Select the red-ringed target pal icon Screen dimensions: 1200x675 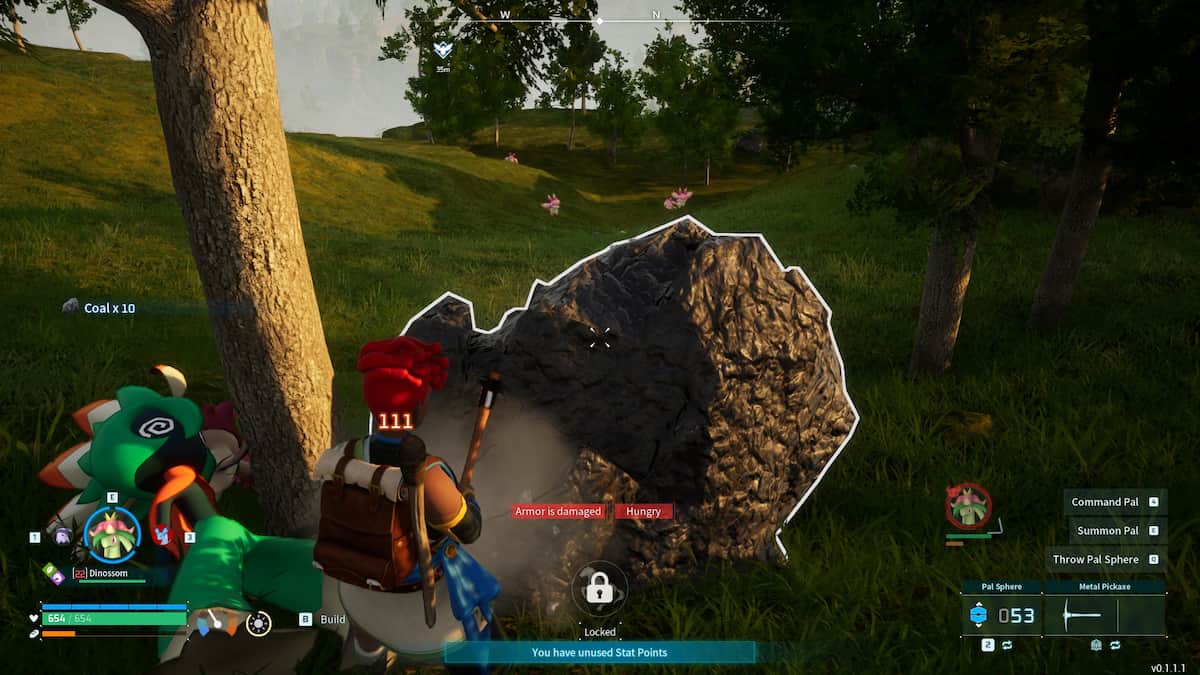(968, 505)
